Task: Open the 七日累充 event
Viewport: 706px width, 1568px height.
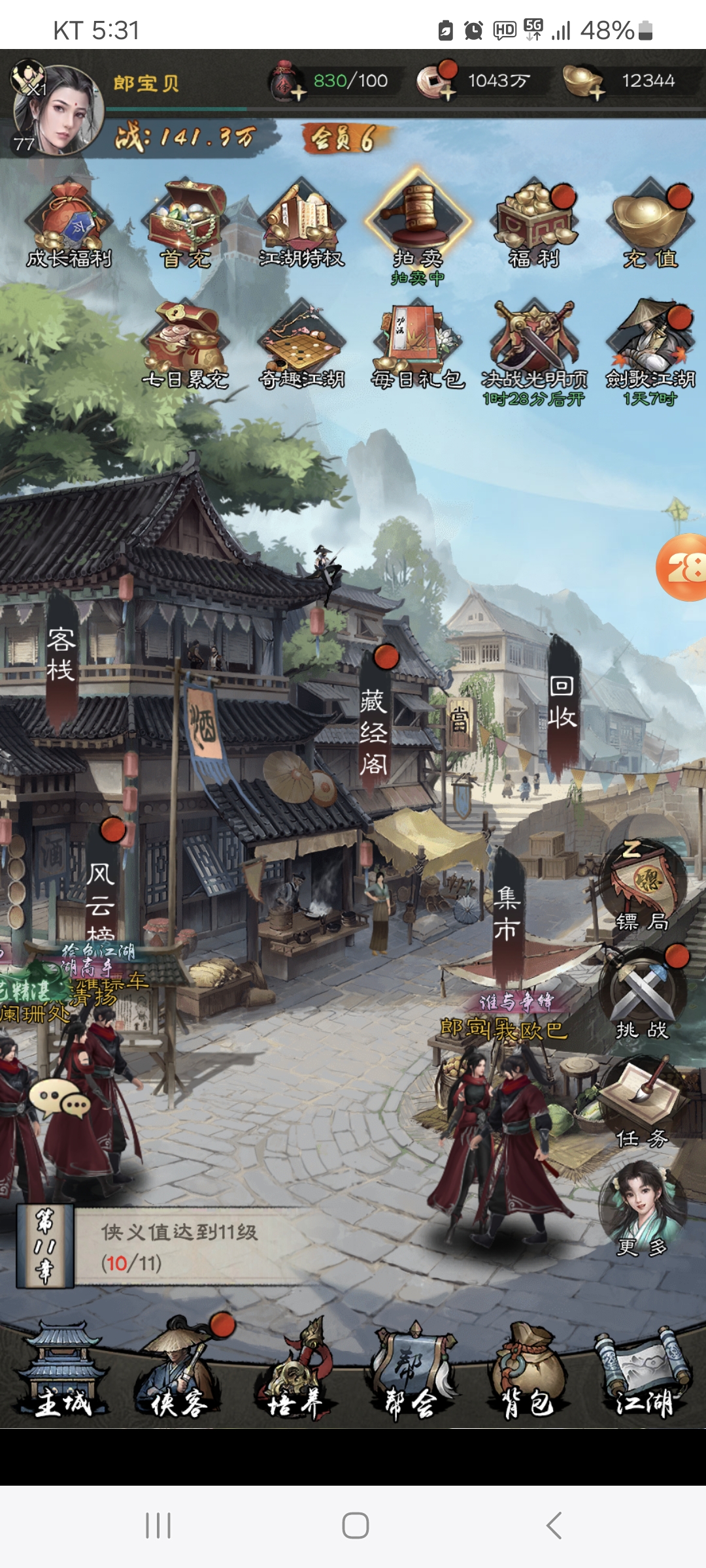Action: [186, 346]
